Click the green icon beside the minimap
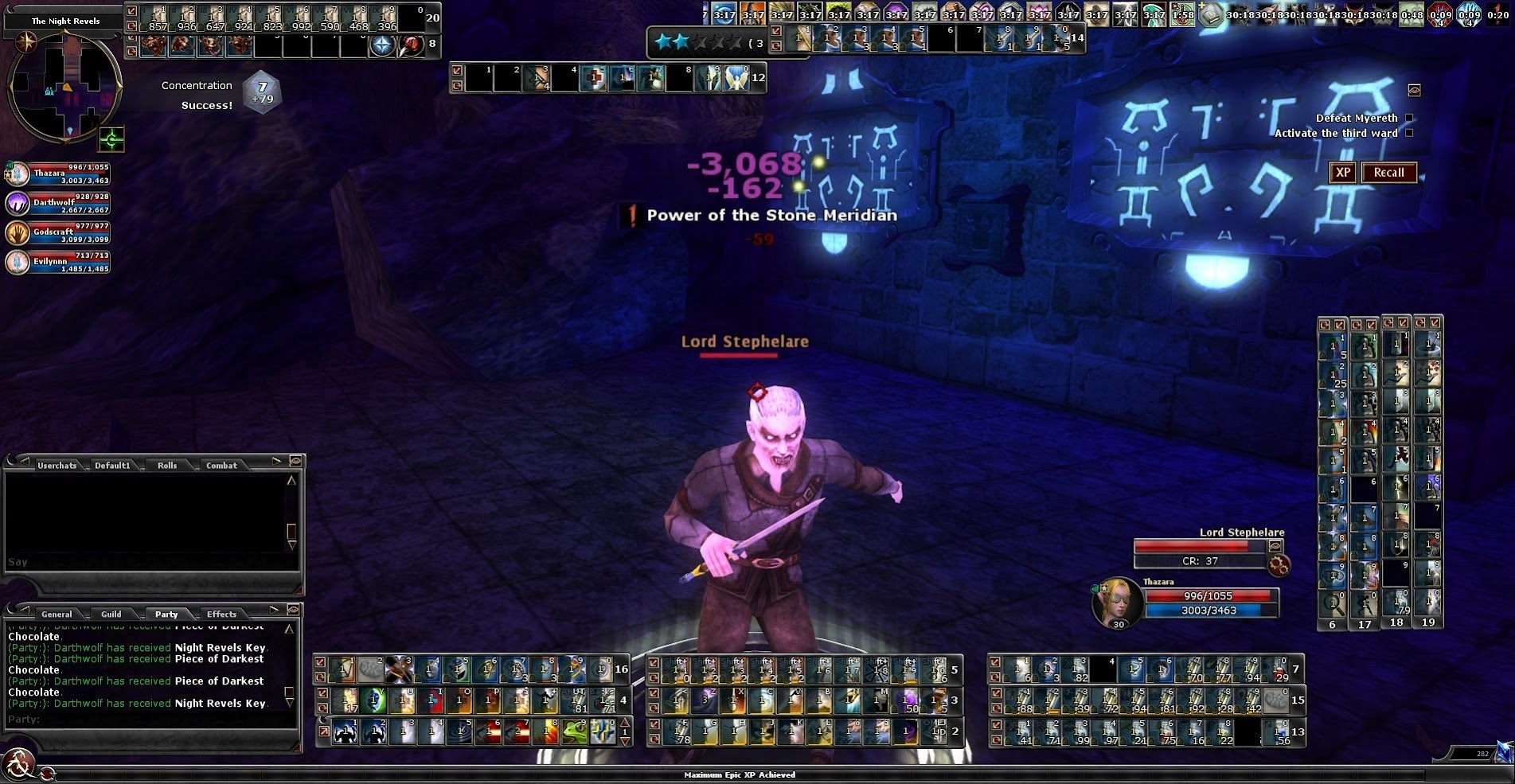 point(111,139)
